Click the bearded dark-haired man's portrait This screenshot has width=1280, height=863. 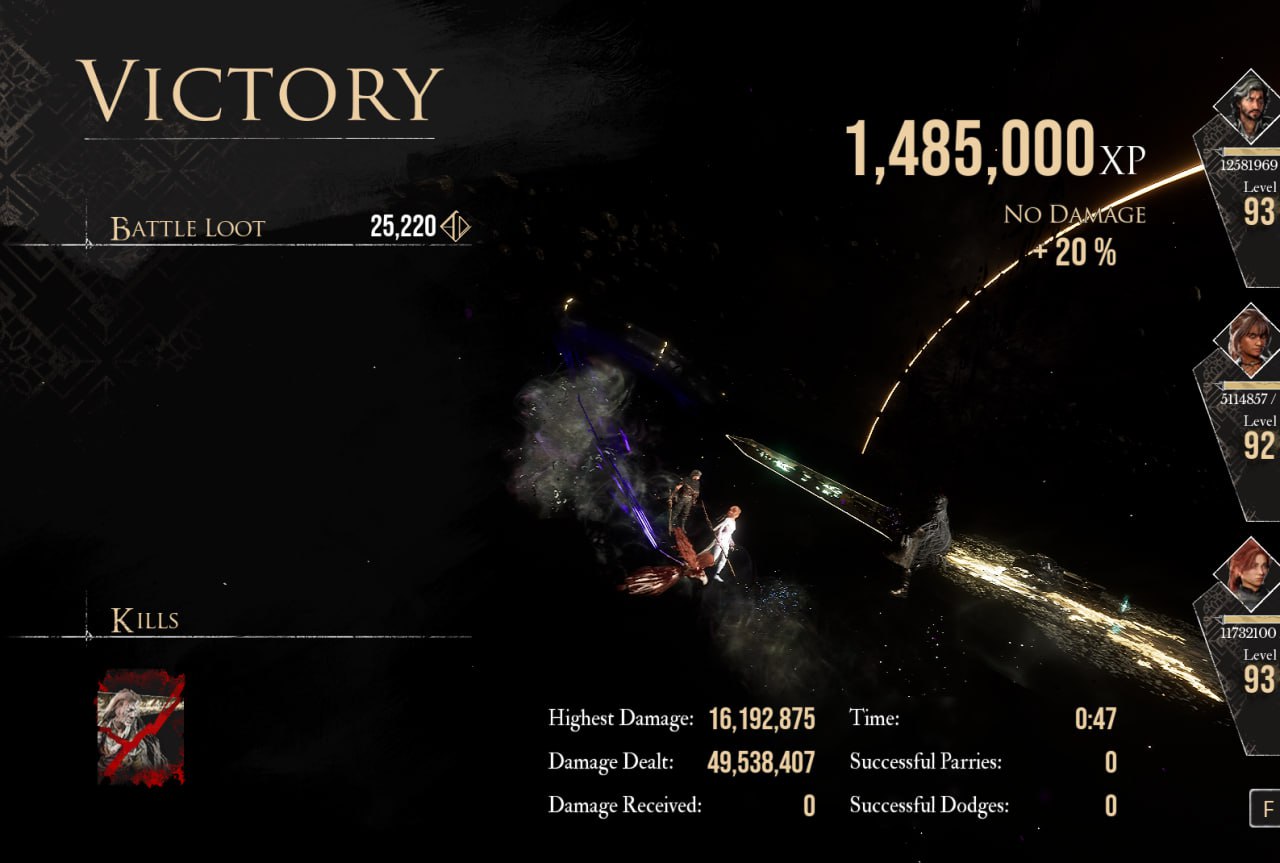(1250, 109)
